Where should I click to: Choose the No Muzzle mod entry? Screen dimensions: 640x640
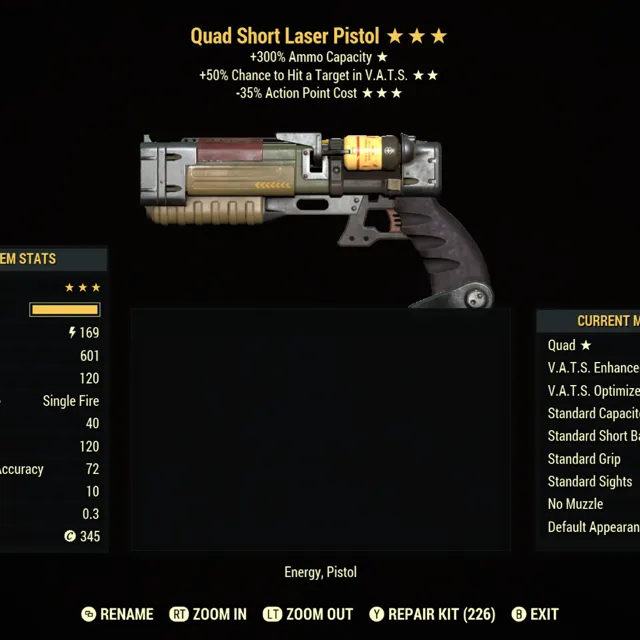(x=576, y=504)
